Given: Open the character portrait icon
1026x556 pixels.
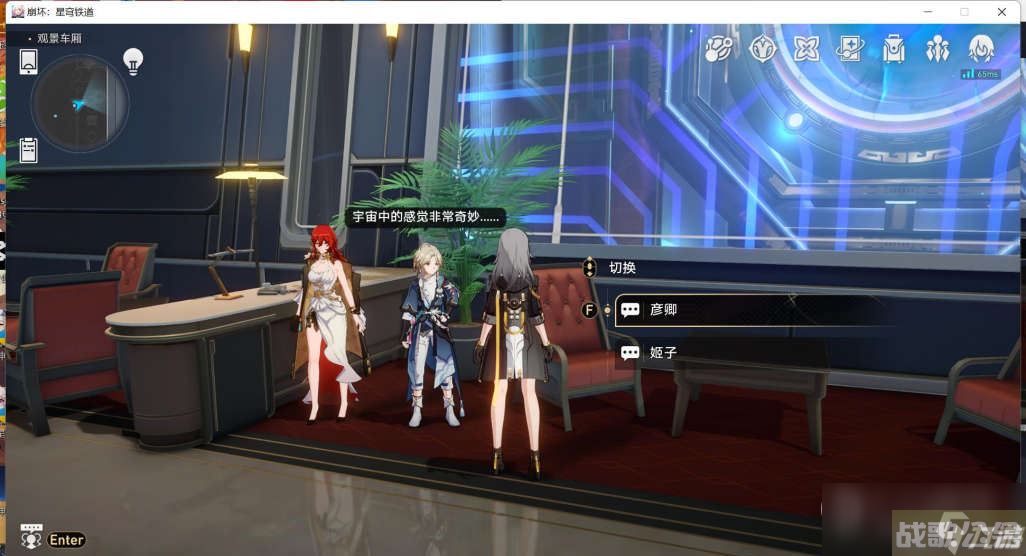Looking at the screenshot, I should coord(981,48).
